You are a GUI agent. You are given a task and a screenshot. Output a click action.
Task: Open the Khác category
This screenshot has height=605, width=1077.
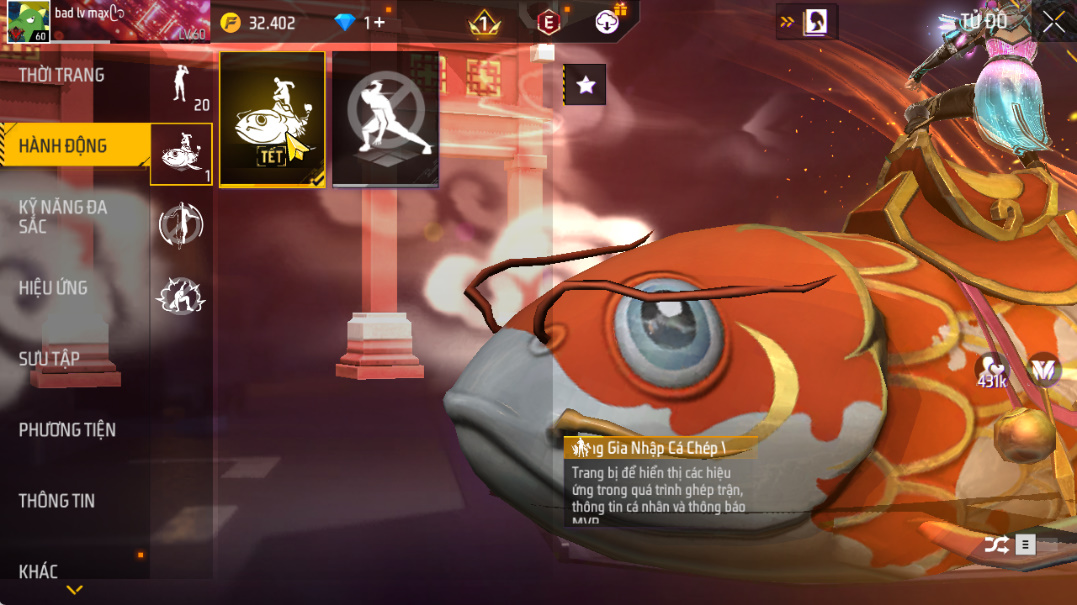[39, 572]
